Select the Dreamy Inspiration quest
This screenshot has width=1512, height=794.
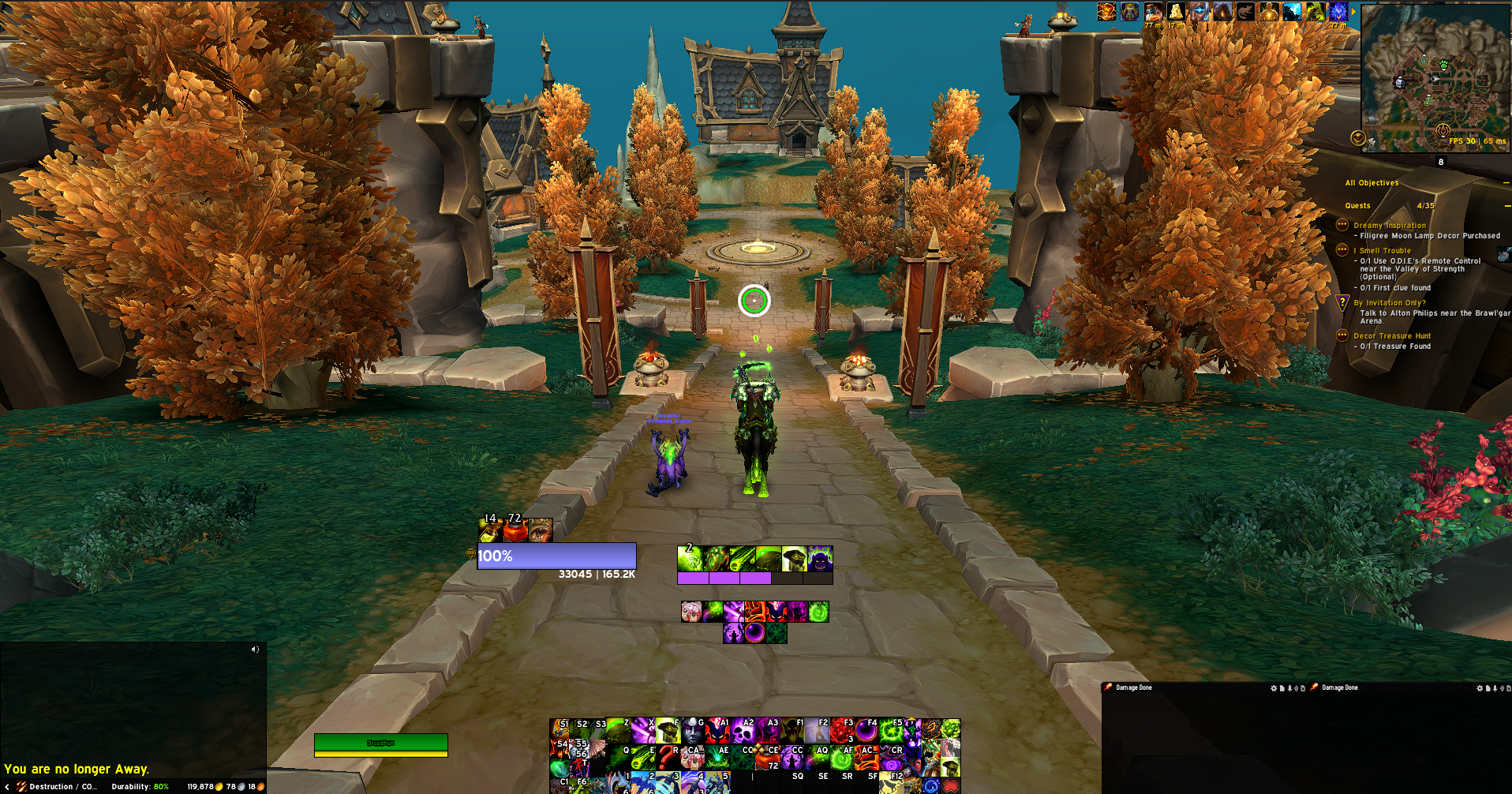1389,226
